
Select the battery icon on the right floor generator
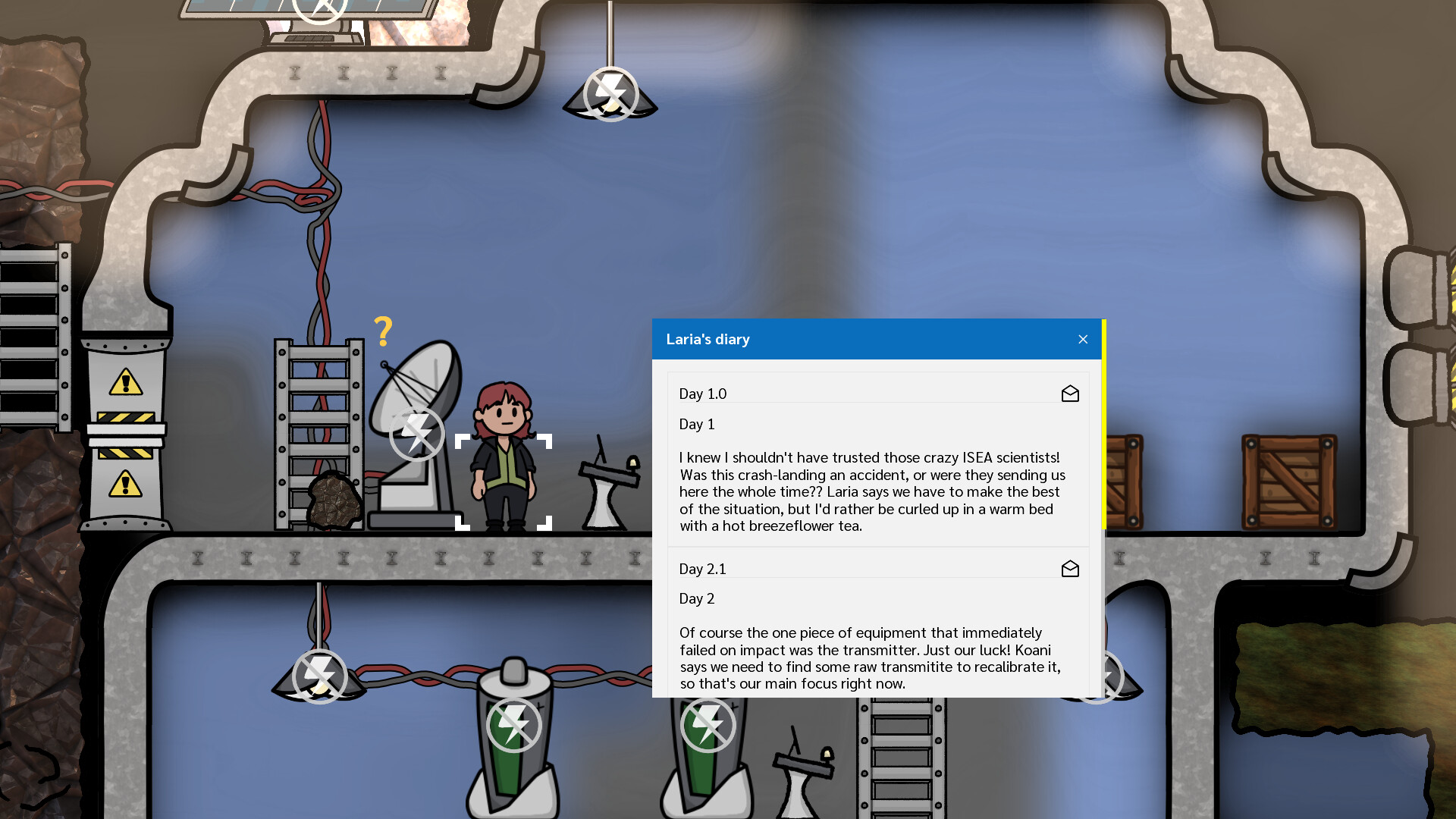(708, 724)
